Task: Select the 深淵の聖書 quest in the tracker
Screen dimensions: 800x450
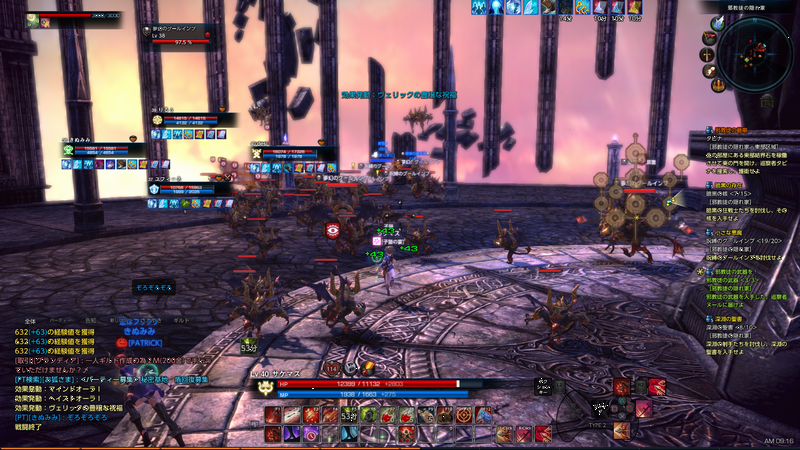Action: tap(727, 319)
